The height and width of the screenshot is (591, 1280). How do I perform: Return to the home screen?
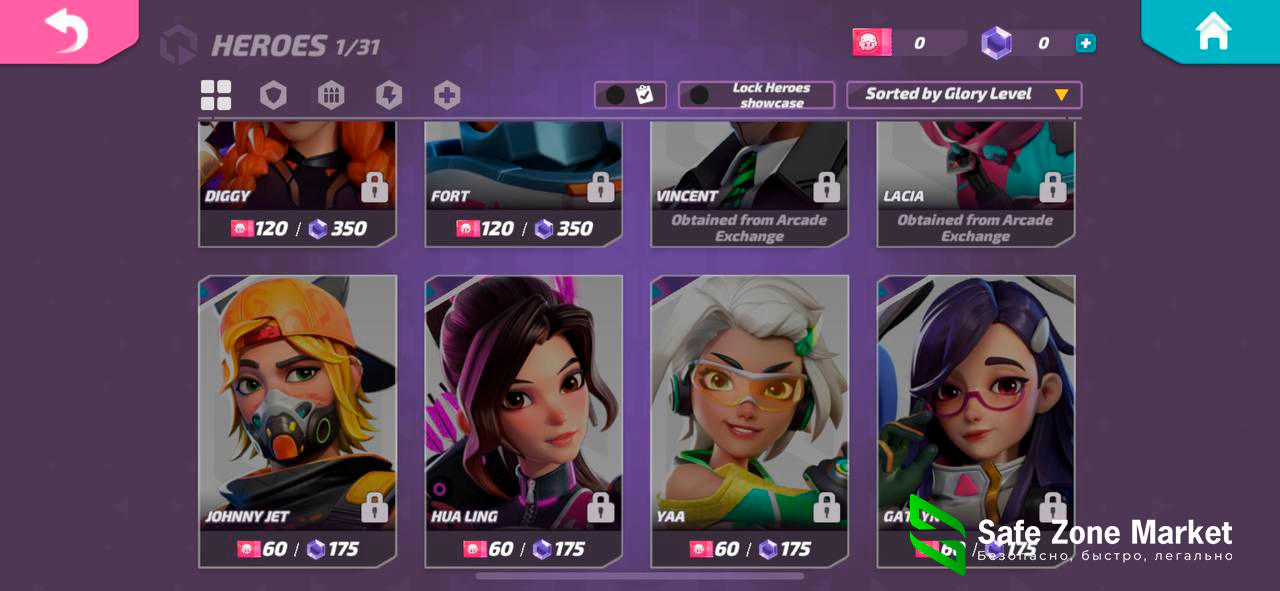(1212, 30)
